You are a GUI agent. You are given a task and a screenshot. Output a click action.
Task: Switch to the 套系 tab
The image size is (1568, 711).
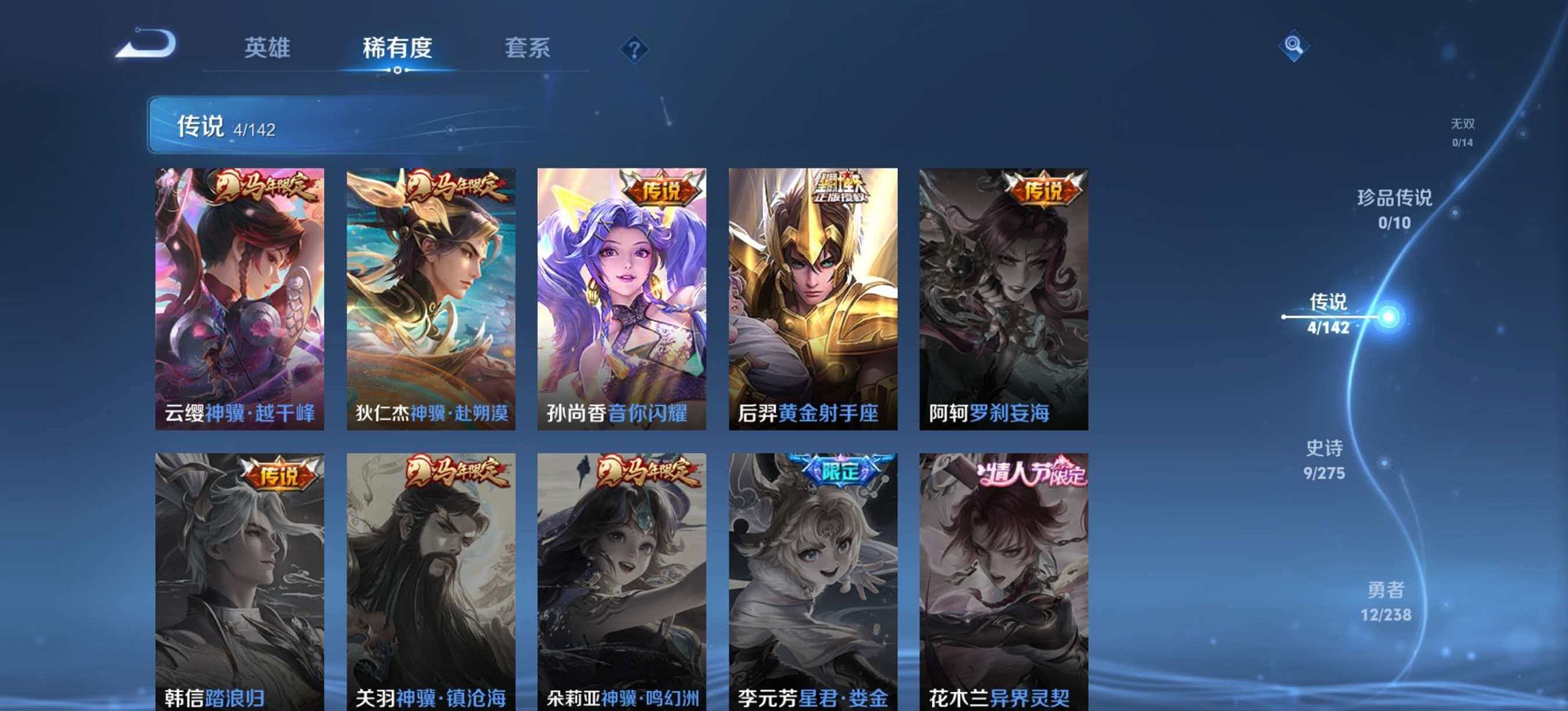[x=527, y=46]
